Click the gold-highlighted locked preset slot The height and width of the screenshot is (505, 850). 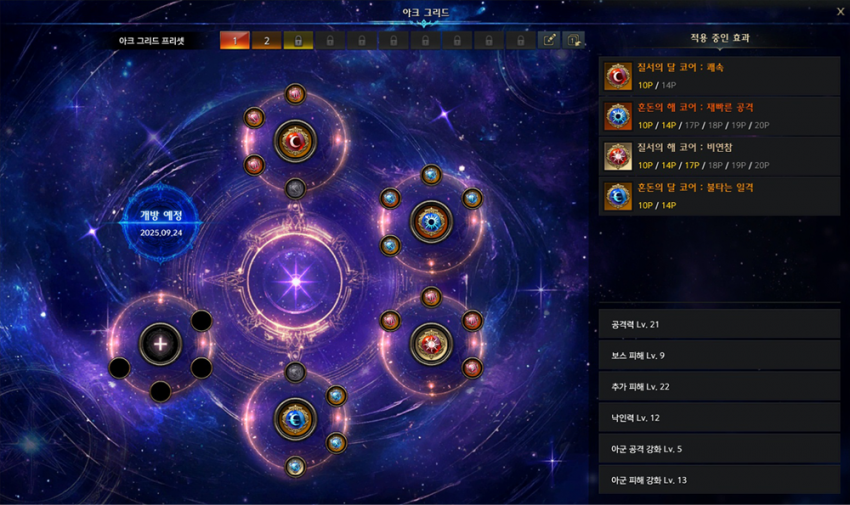(298, 41)
